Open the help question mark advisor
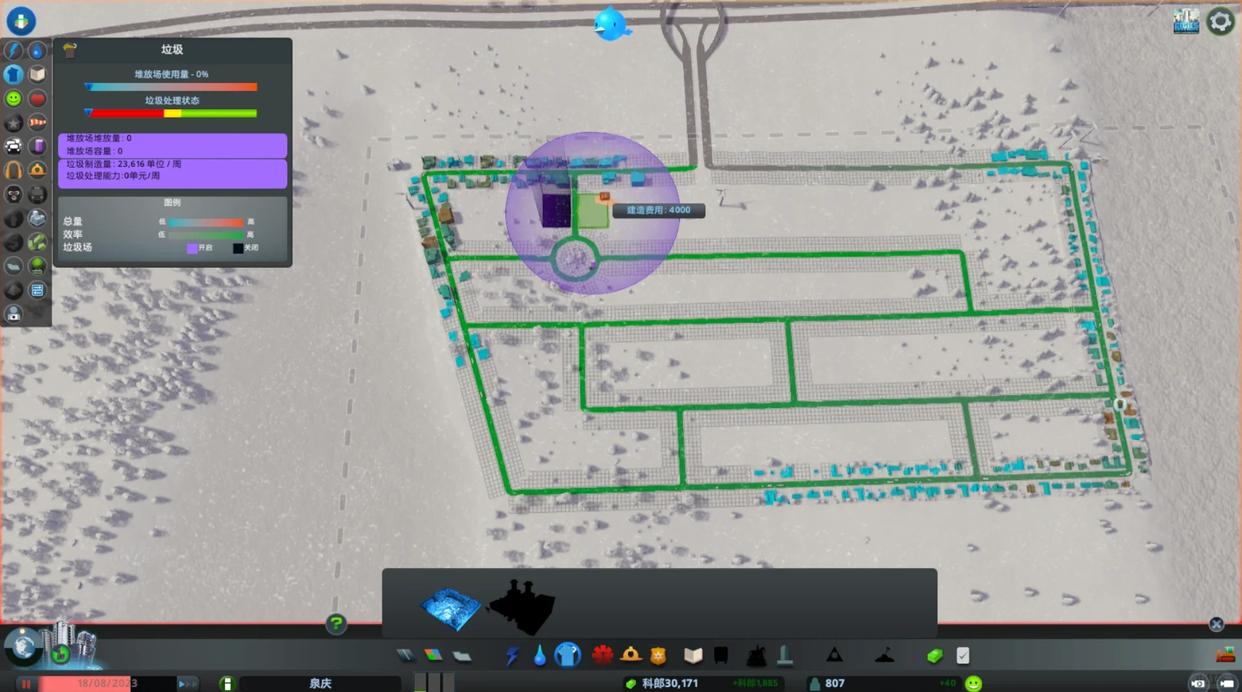1242x692 pixels. 336,624
